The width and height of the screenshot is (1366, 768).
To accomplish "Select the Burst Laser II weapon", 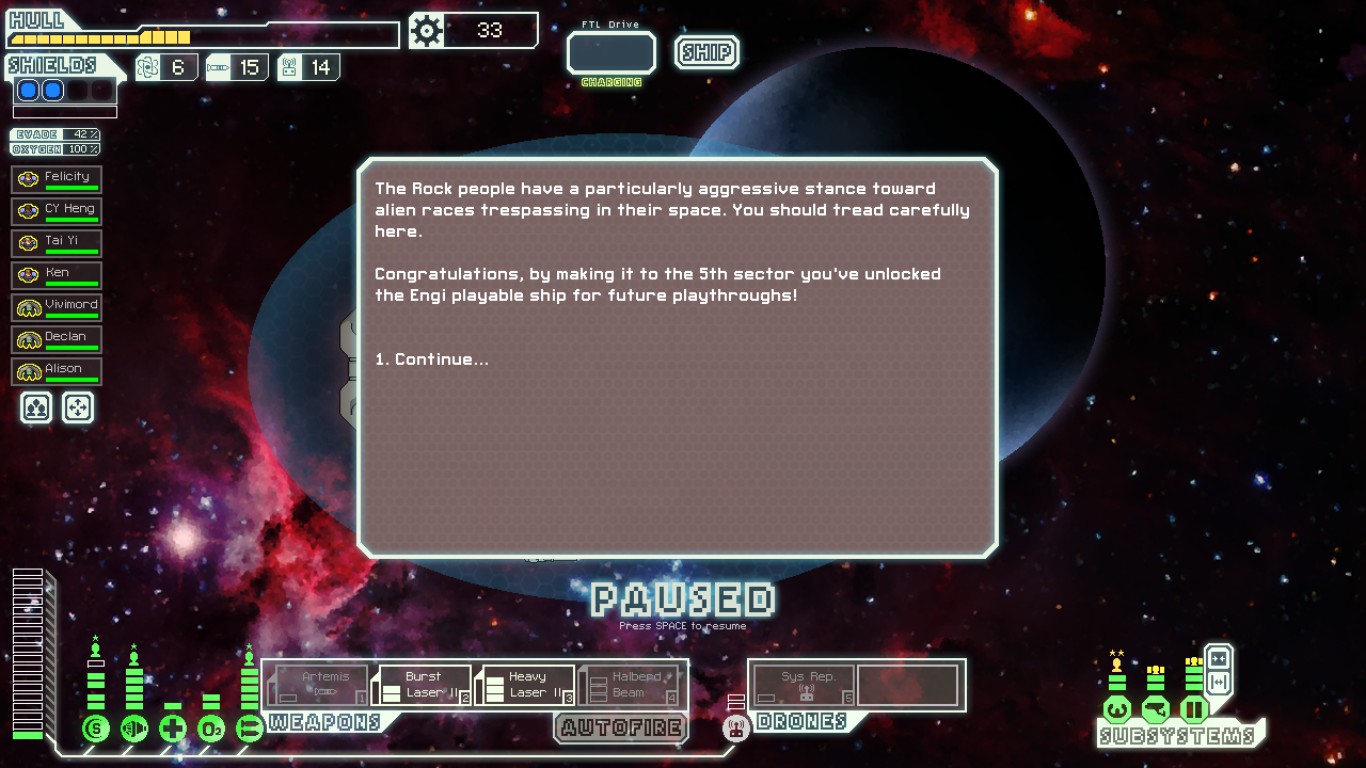I will click(x=423, y=685).
